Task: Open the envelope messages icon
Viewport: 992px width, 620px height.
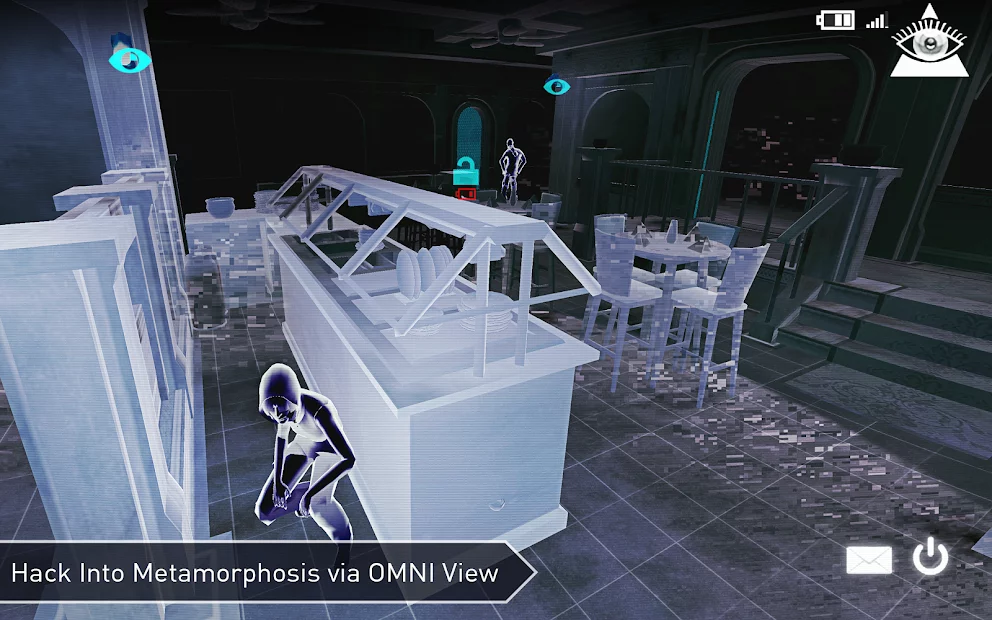Action: [x=869, y=561]
